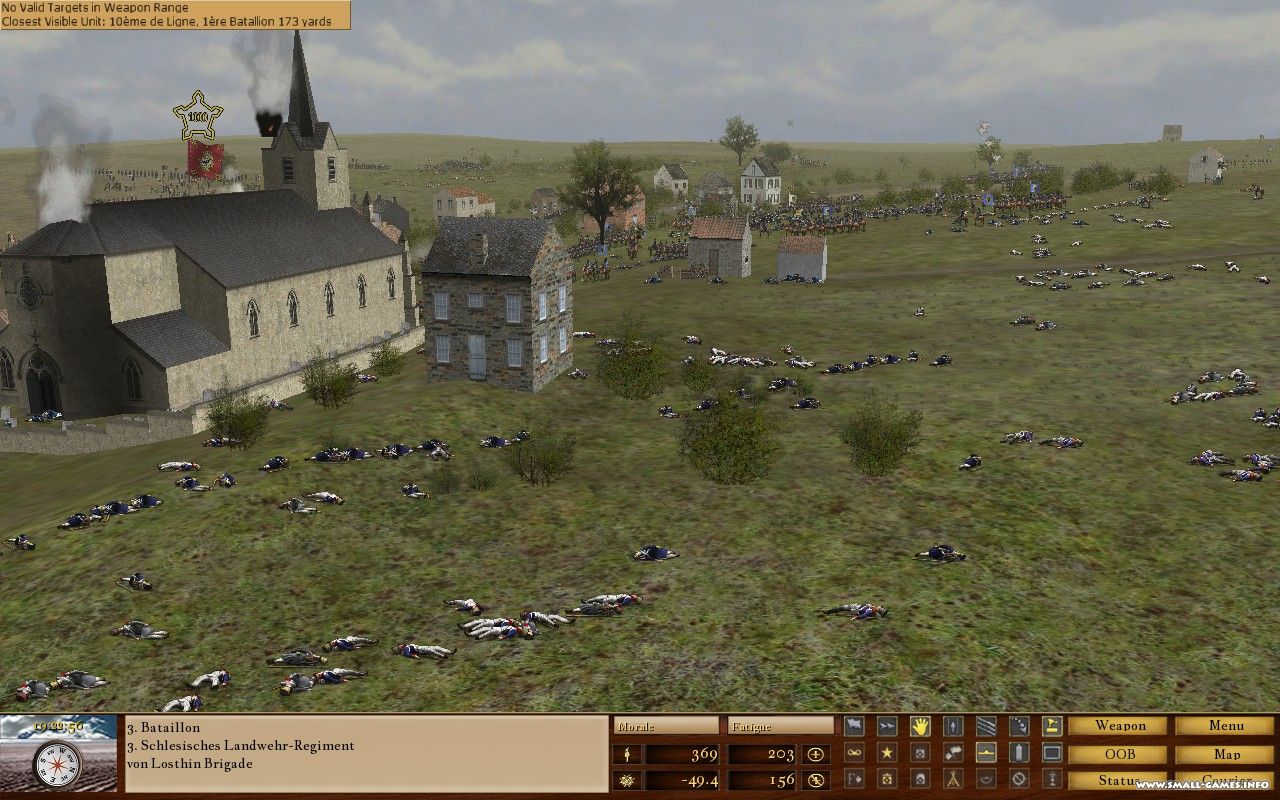1280x800 pixels.
Task: Show the OOB order of battle
Action: (x=1117, y=754)
